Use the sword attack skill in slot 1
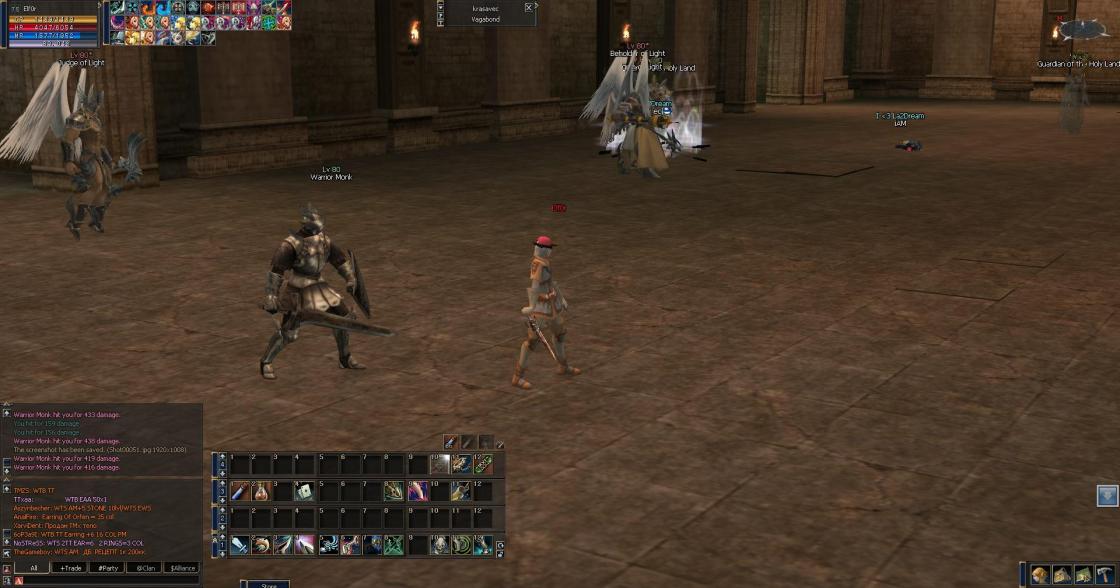This screenshot has width=1120, height=588. [x=240, y=545]
